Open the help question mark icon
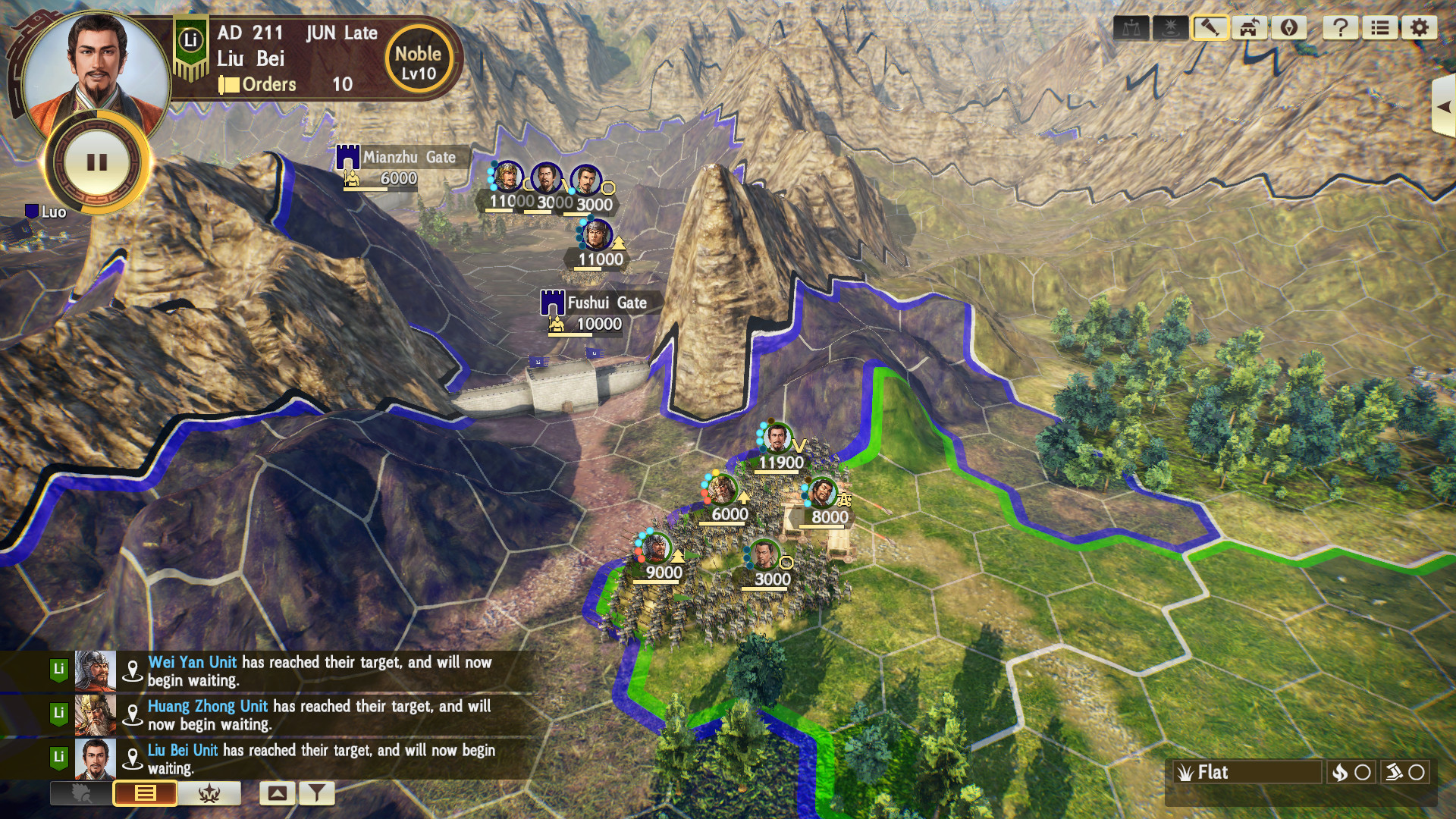 pyautogui.click(x=1342, y=29)
